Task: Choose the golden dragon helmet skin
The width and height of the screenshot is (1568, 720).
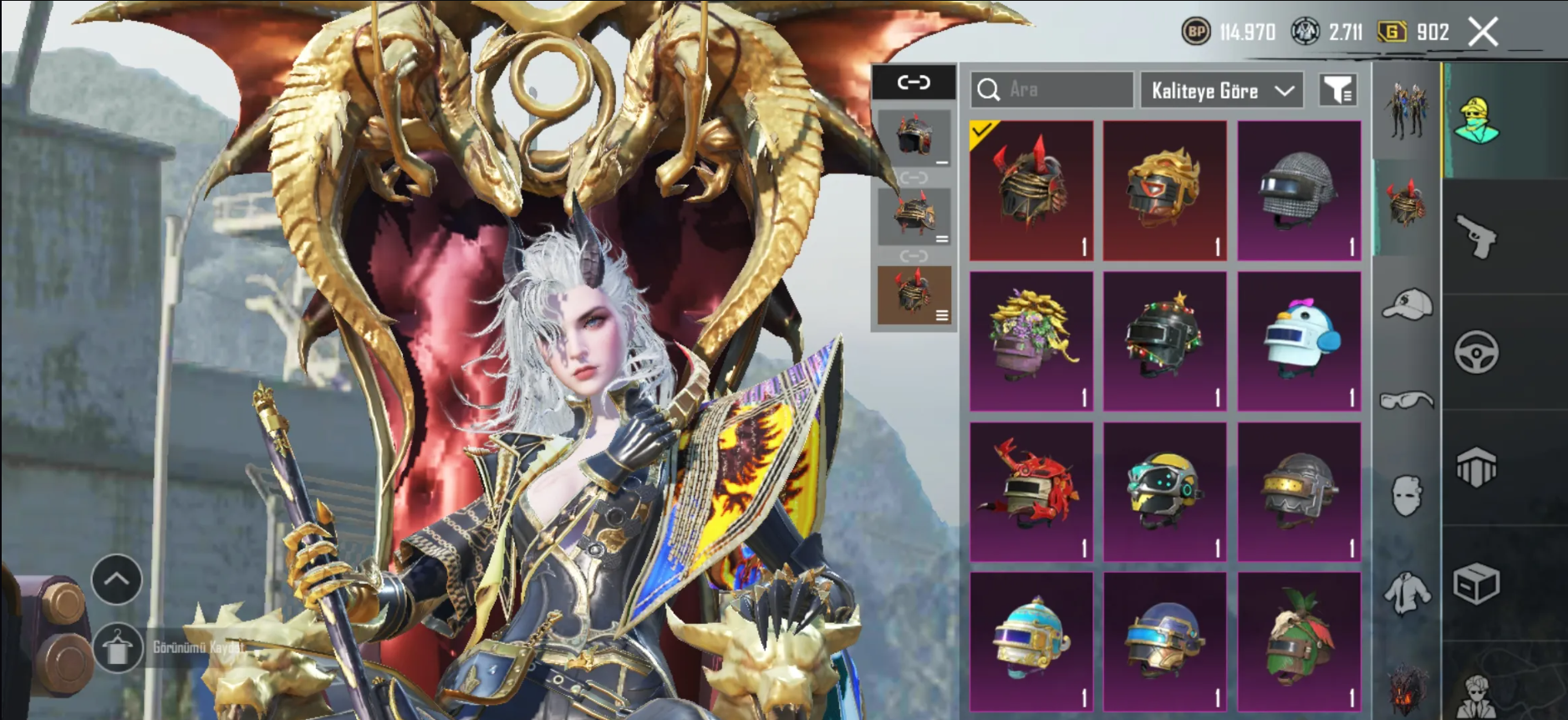Action: click(1164, 190)
